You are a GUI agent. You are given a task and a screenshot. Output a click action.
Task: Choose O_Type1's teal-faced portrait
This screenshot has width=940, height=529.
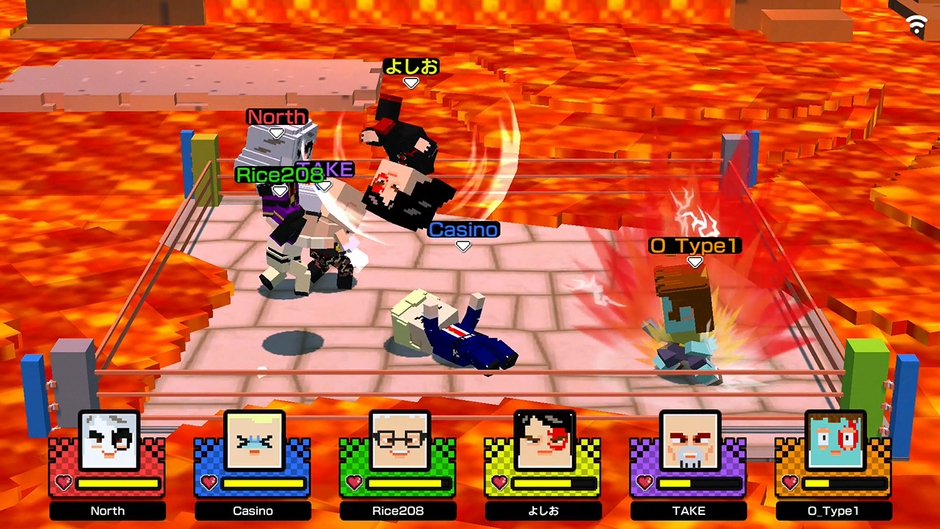click(x=835, y=440)
